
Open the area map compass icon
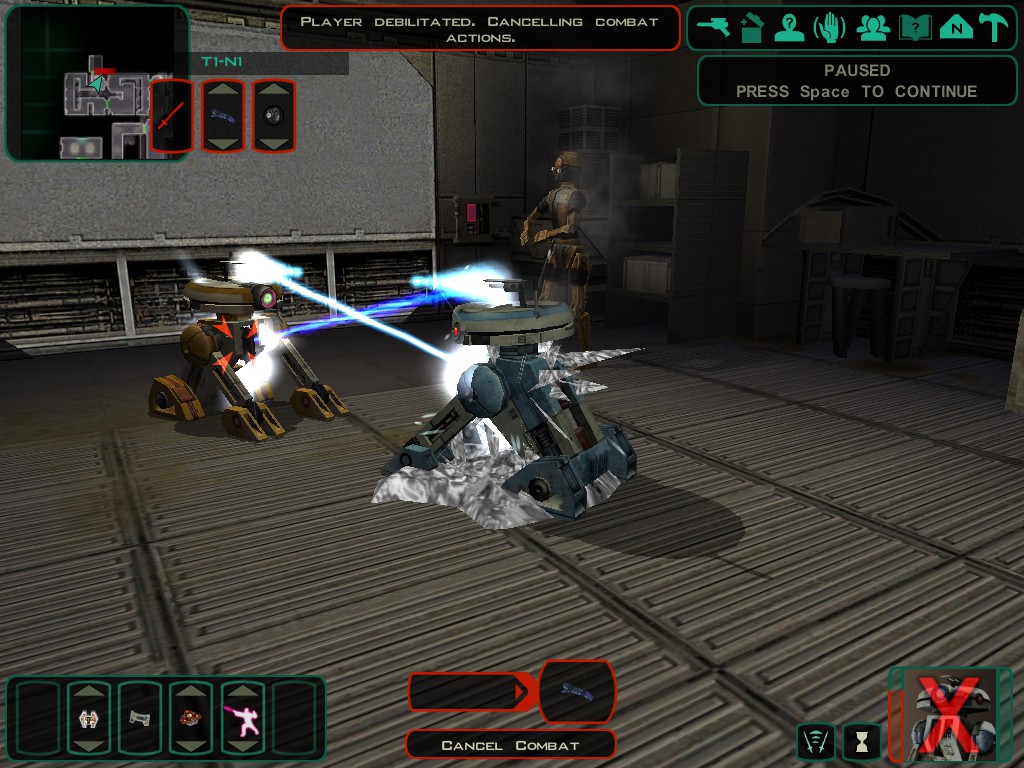pos(956,27)
